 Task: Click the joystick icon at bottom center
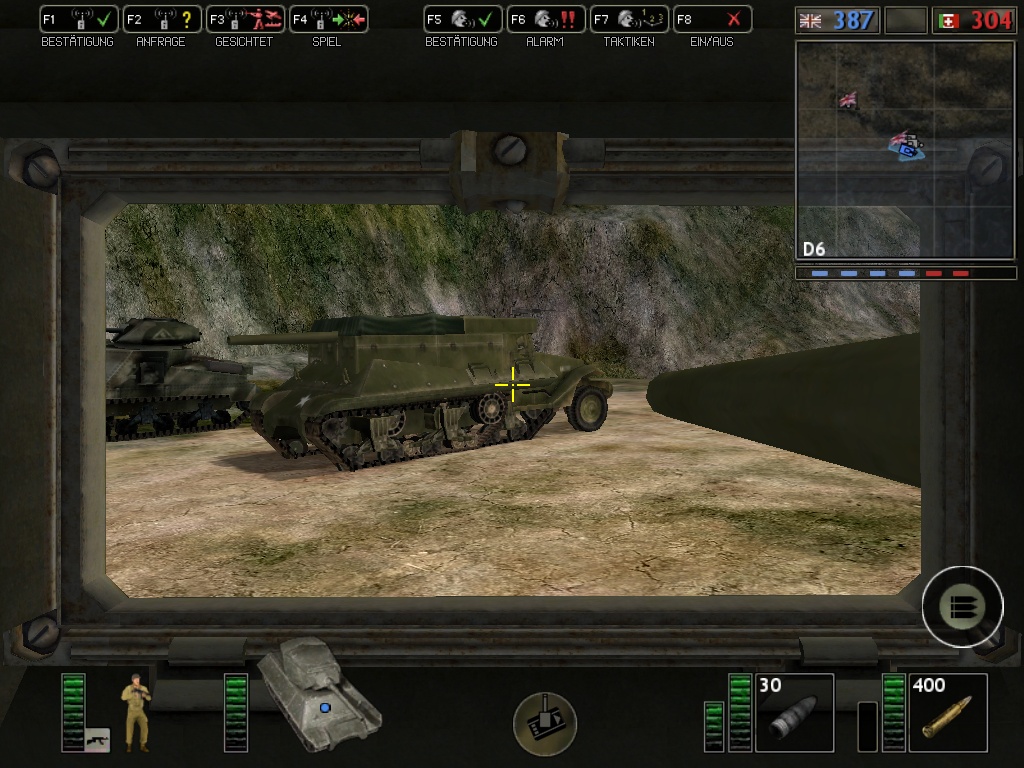click(x=545, y=722)
